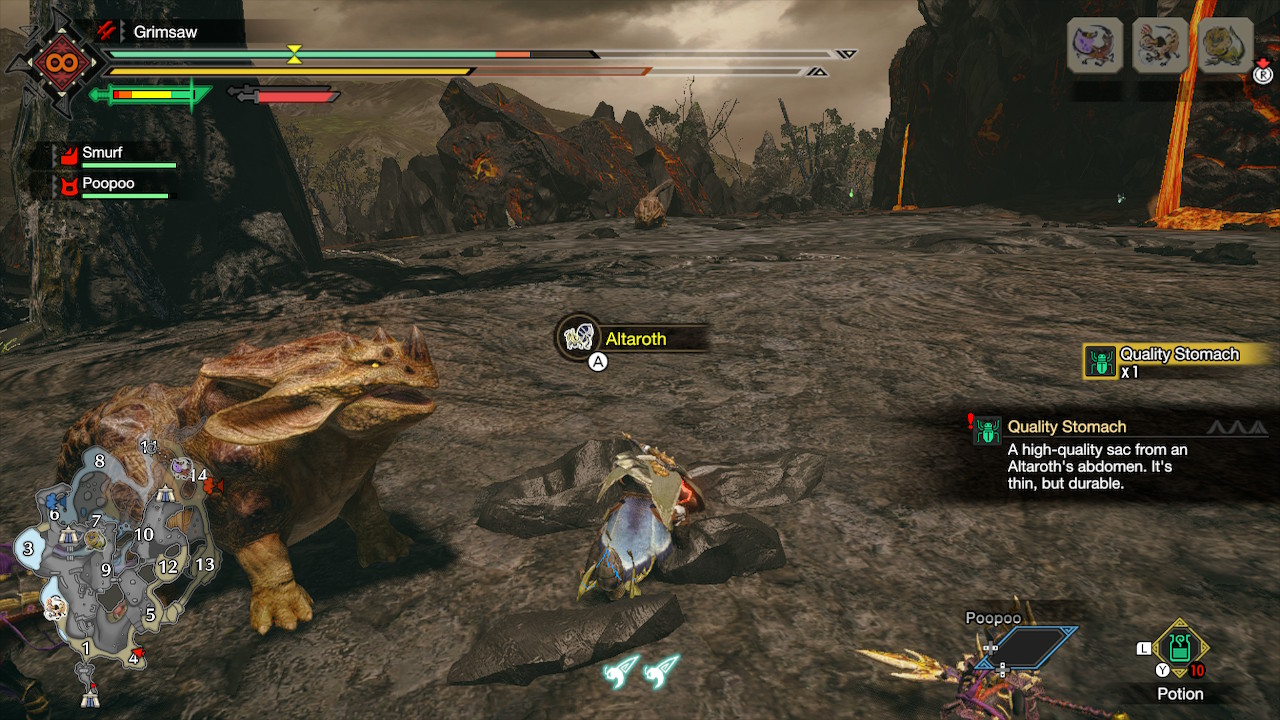Select the yellow-green Tetranadon target icon

coord(1225,45)
